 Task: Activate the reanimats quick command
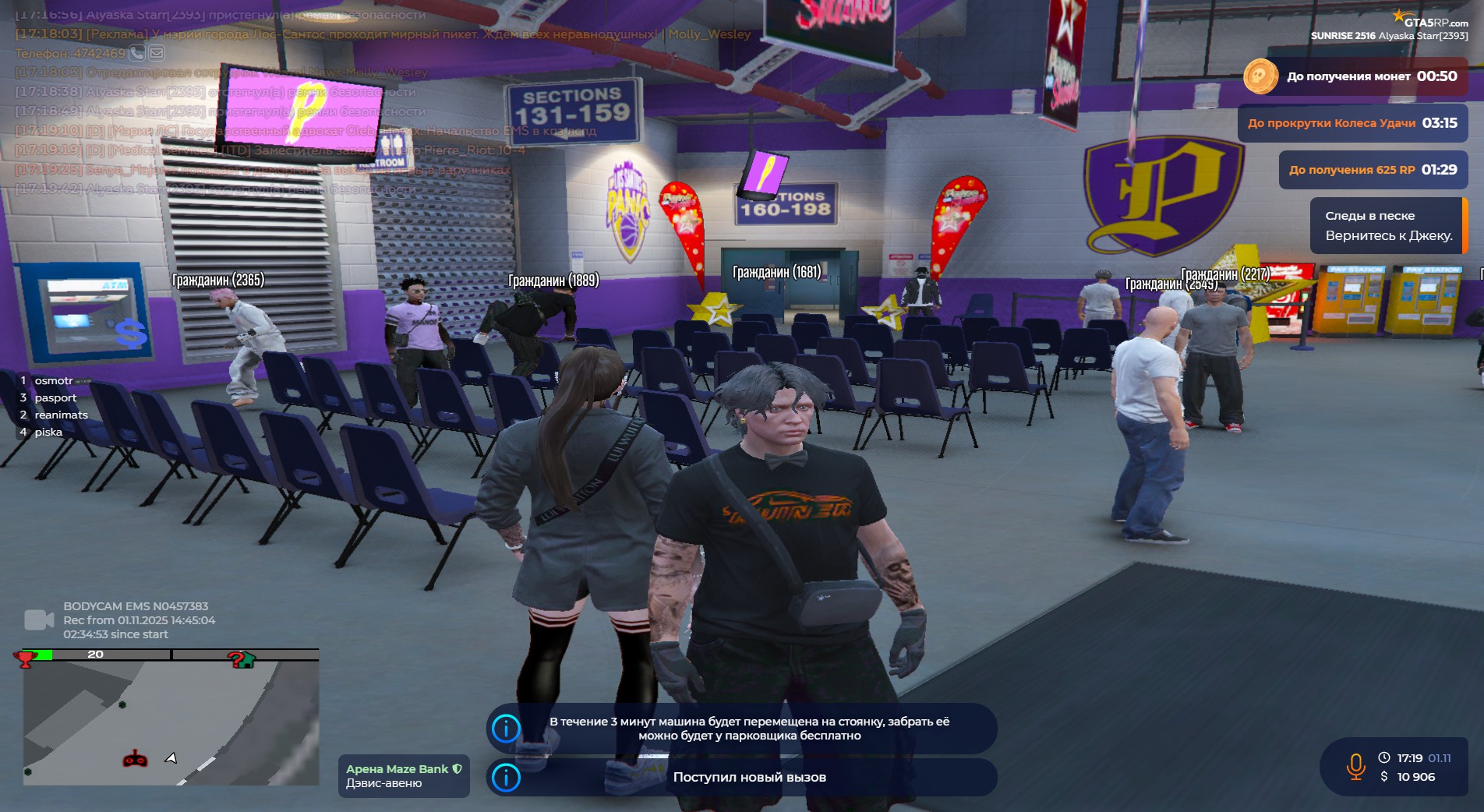click(x=61, y=415)
